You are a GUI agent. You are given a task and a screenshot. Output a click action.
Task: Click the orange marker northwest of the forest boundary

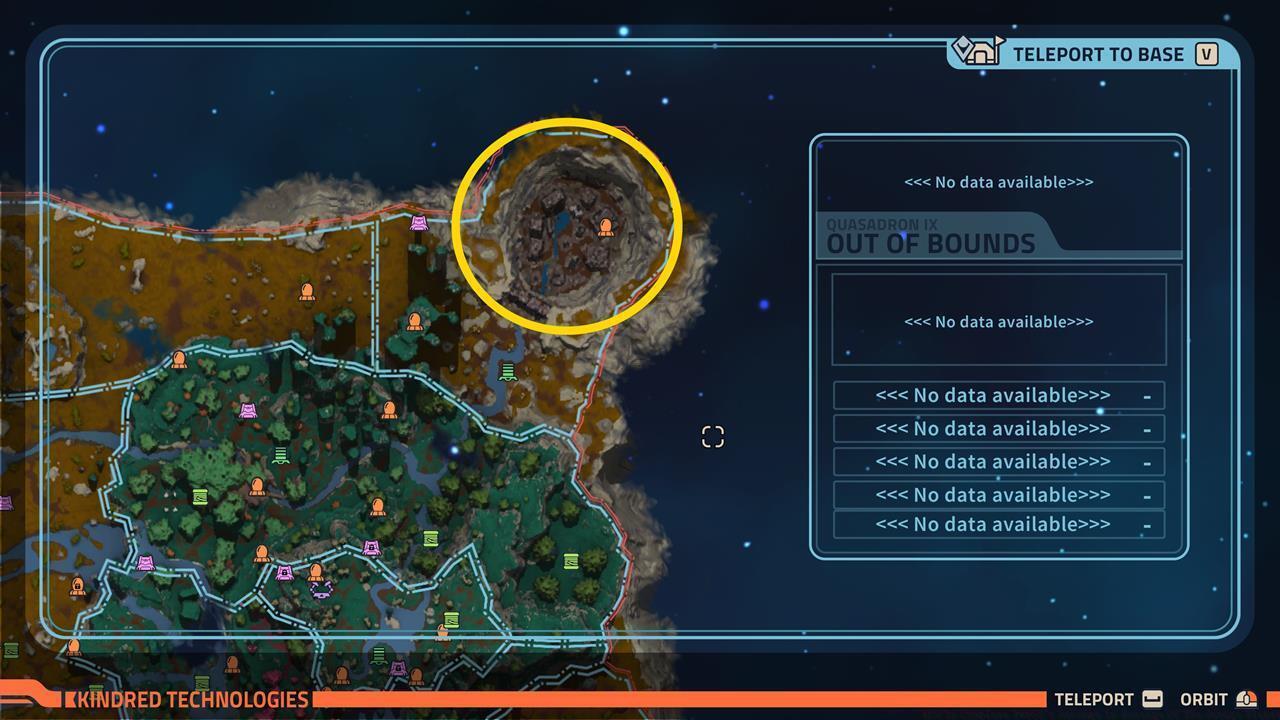click(x=306, y=291)
